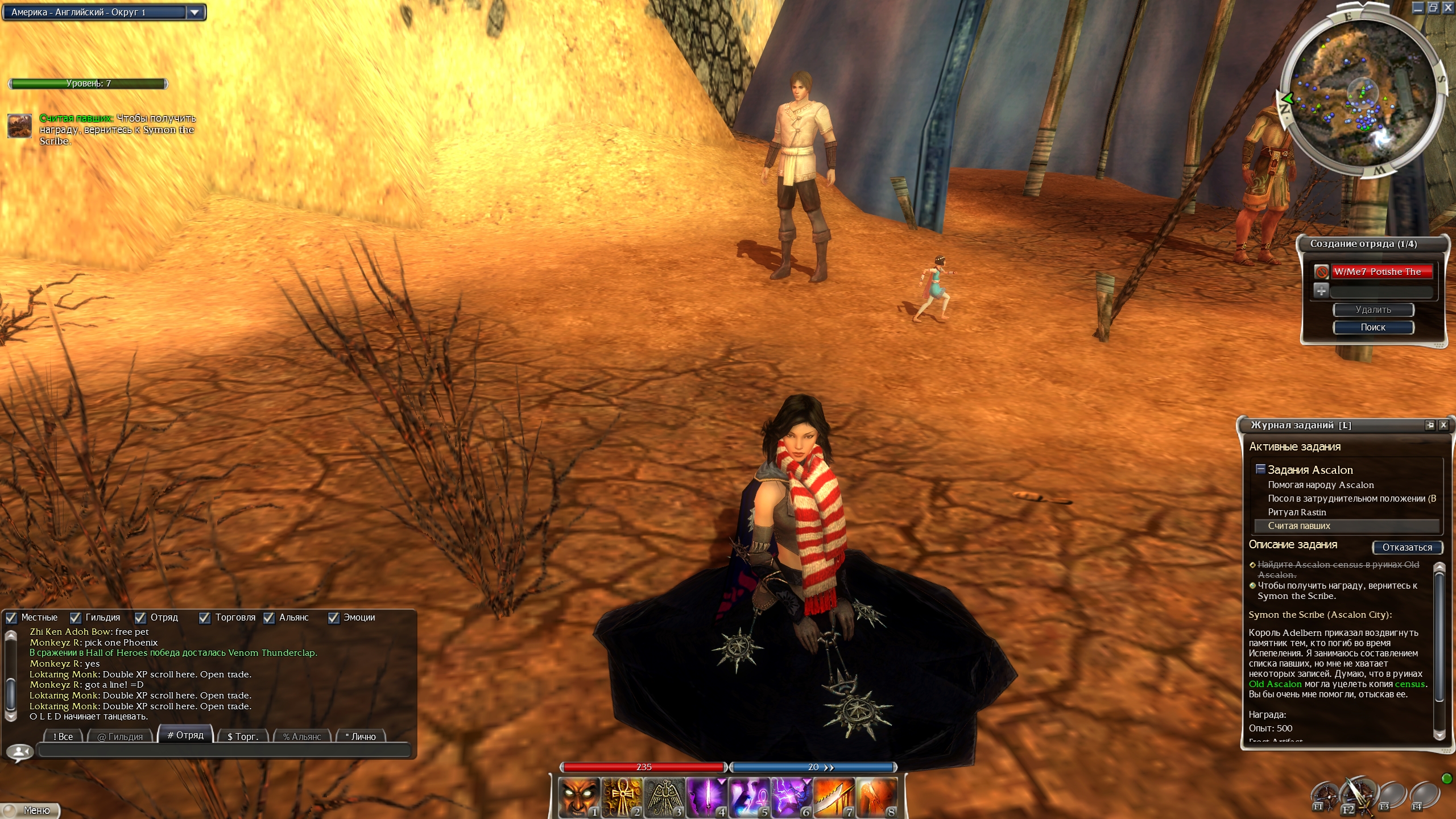
Task: Toggle the Местные chat filter checkbox
Action: (x=11, y=618)
